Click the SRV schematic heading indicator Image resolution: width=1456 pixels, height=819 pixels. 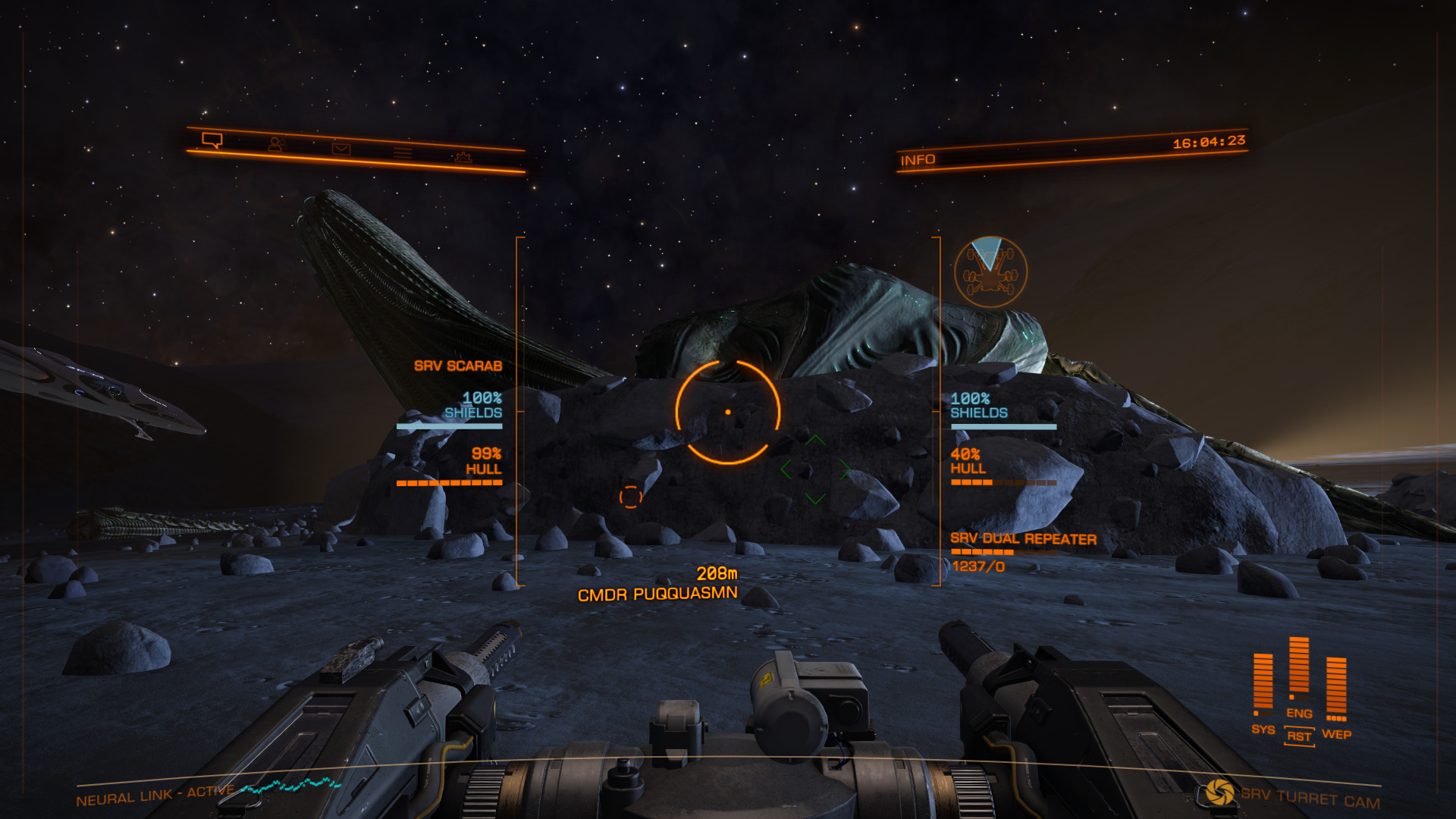(x=990, y=271)
